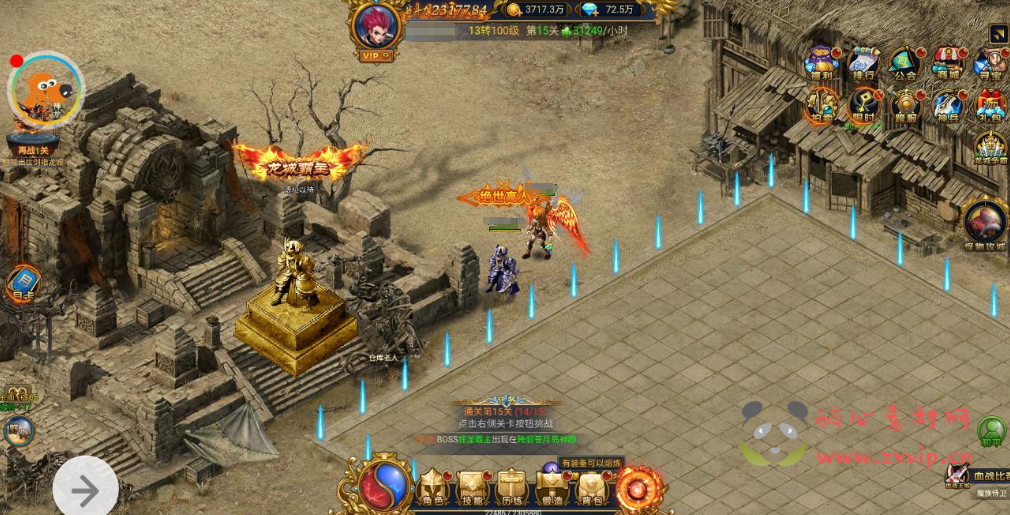Open the 神兵 divine weapon icon

point(947,105)
